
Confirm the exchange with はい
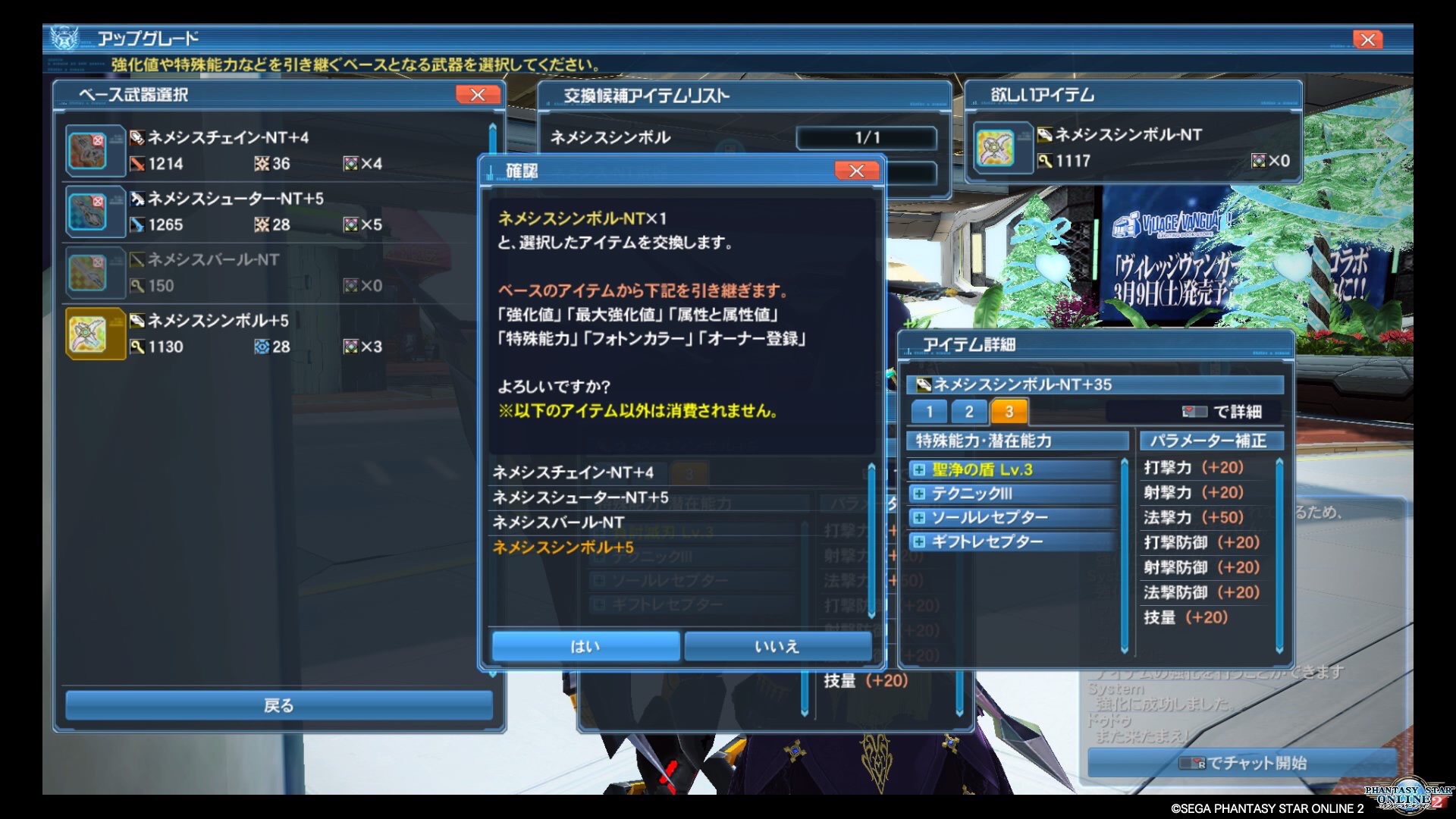point(585,646)
